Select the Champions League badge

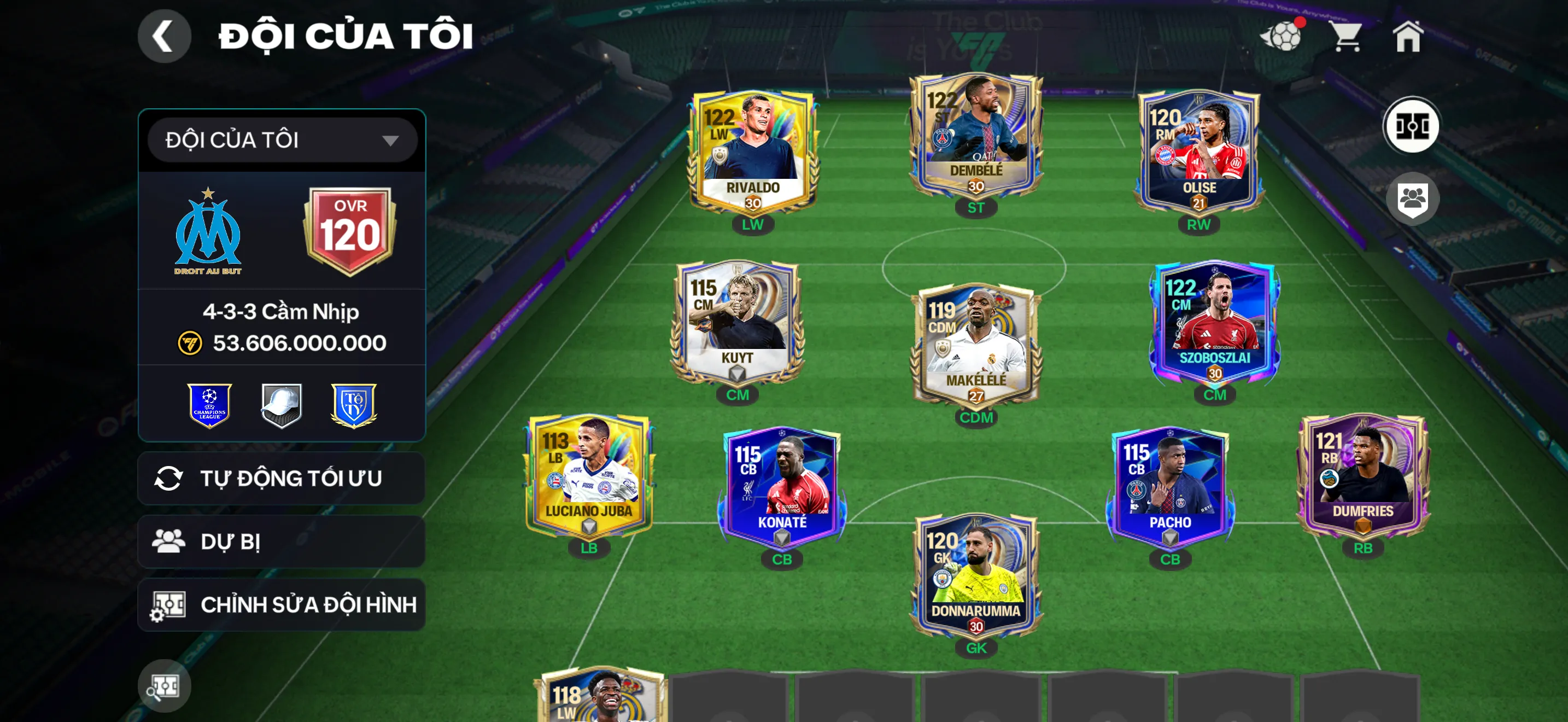(x=210, y=404)
